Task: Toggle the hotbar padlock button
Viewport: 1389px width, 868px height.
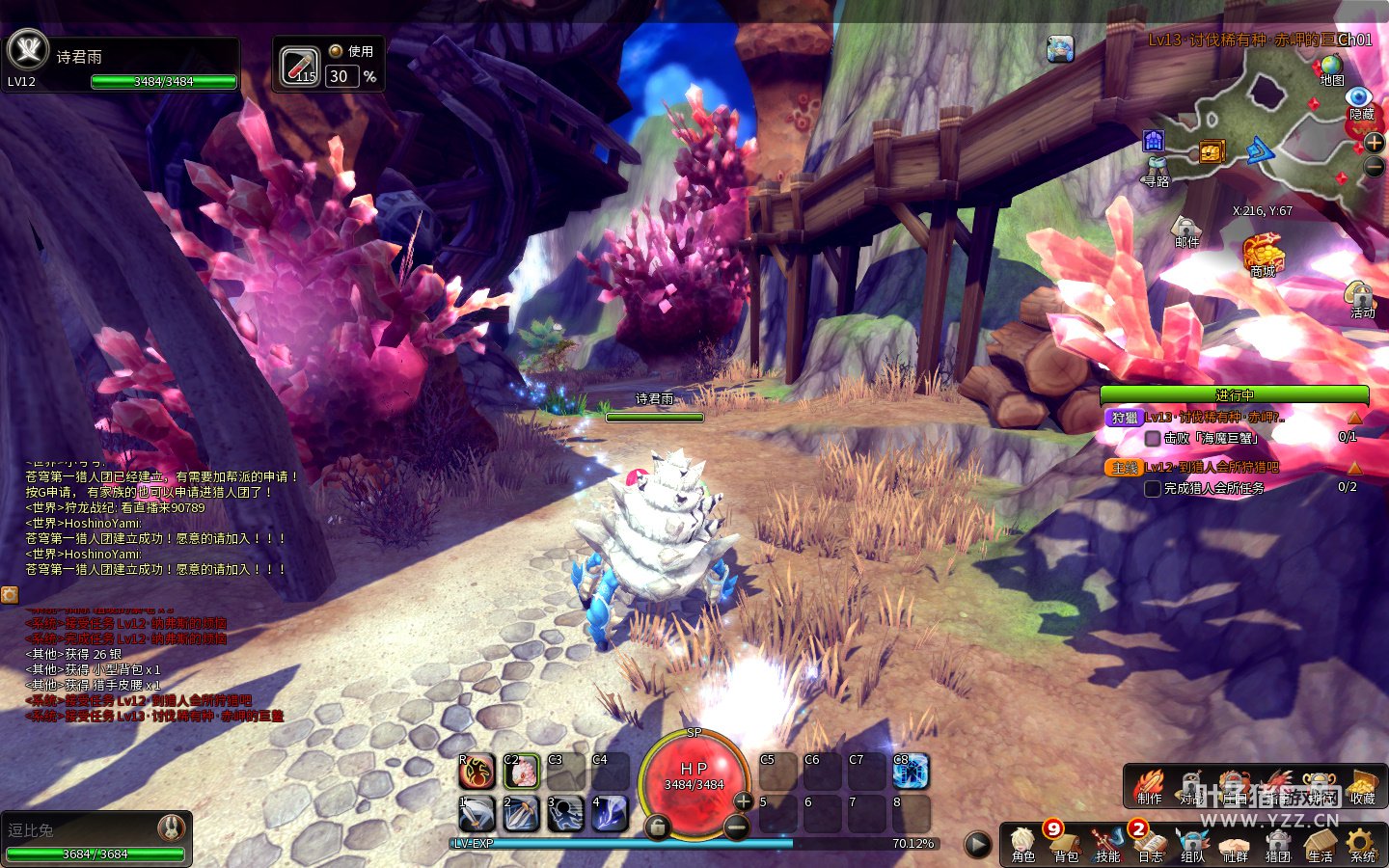Action: click(657, 827)
